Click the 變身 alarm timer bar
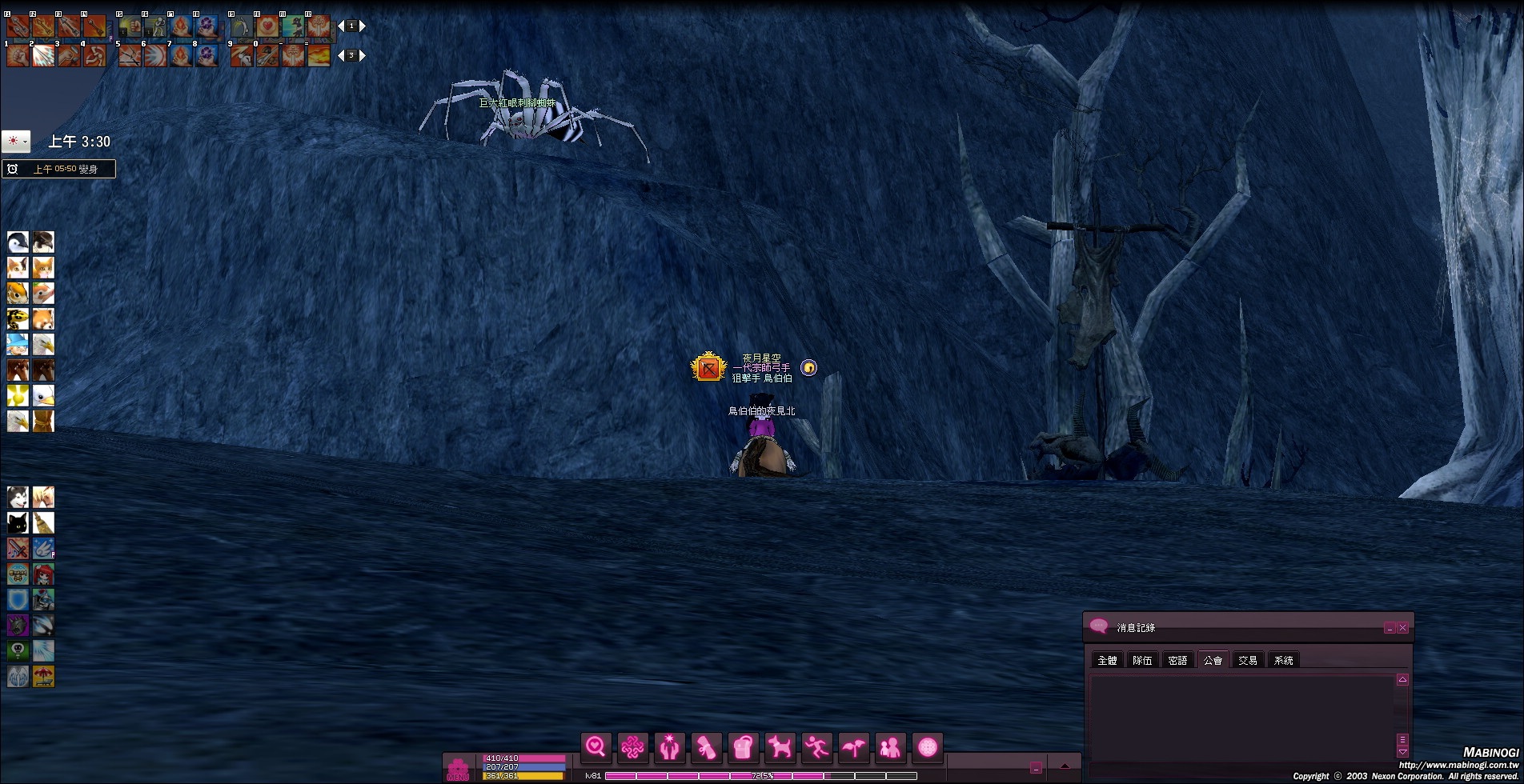This screenshot has width=1524, height=784. point(59,169)
